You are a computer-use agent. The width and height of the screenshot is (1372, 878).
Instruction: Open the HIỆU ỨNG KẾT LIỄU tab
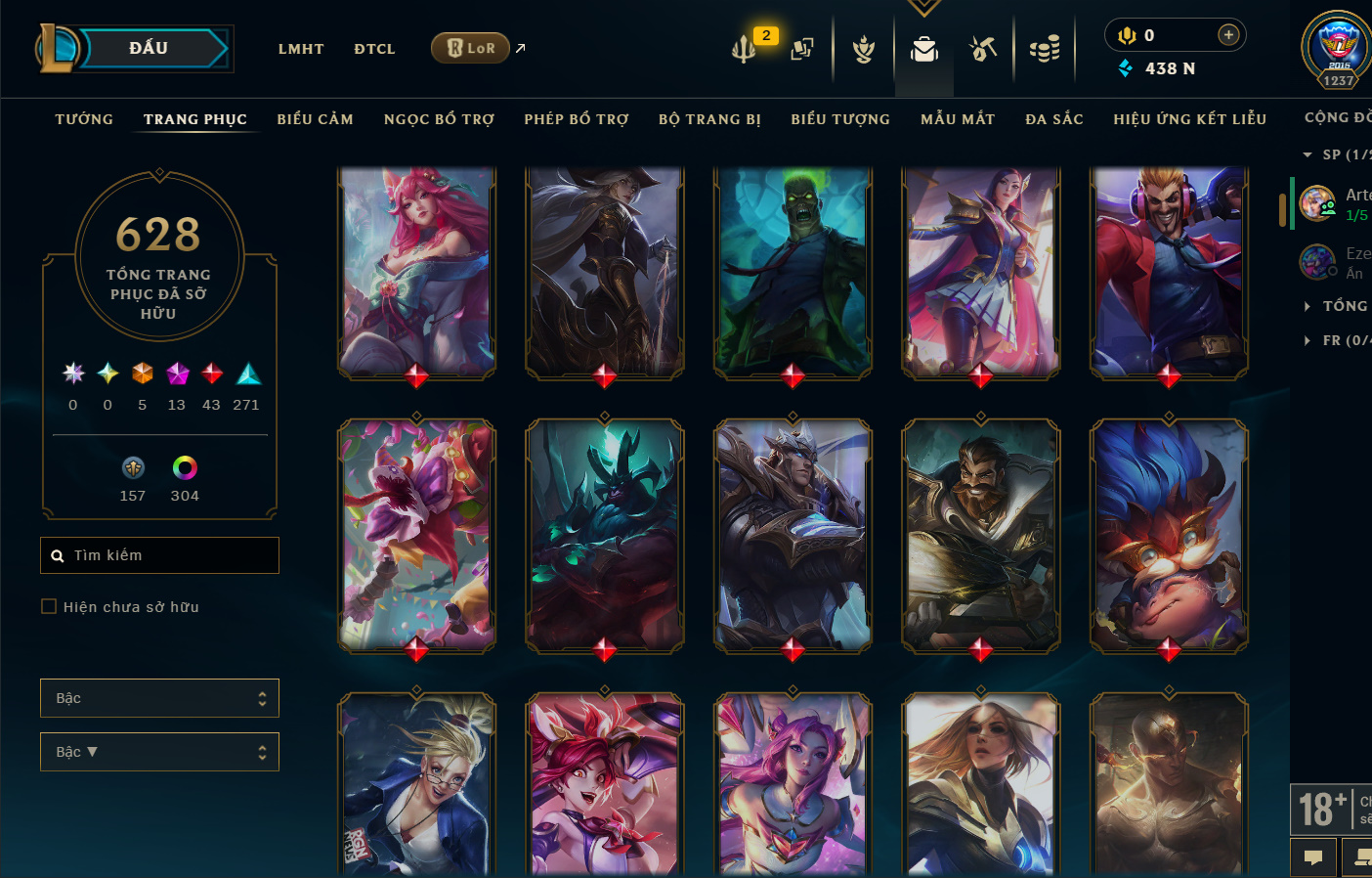(1189, 119)
